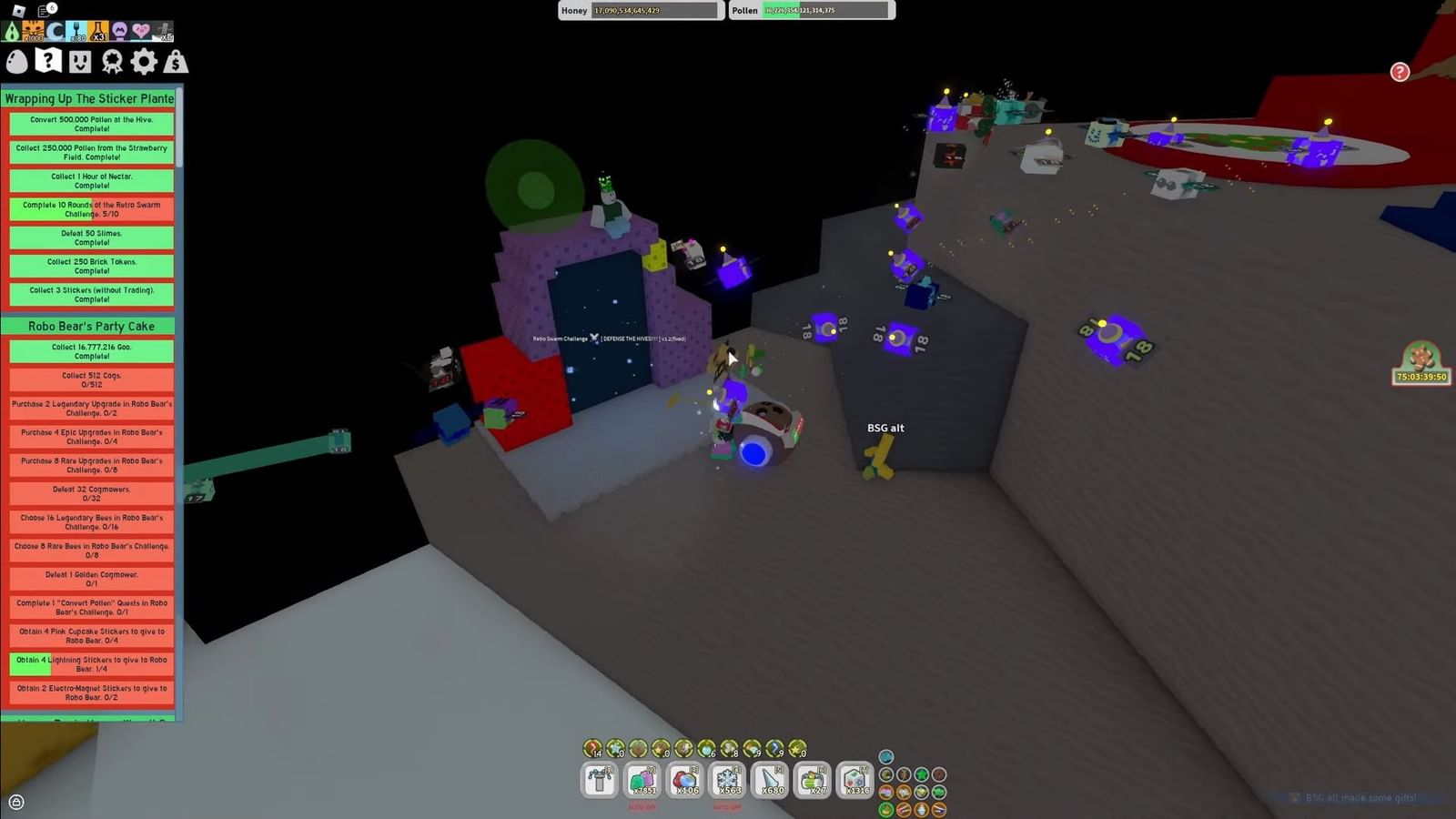Image resolution: width=1456 pixels, height=819 pixels.
Task: Collapse the Wrapping Up The Sticker Planter header
Action: pyautogui.click(x=89, y=98)
